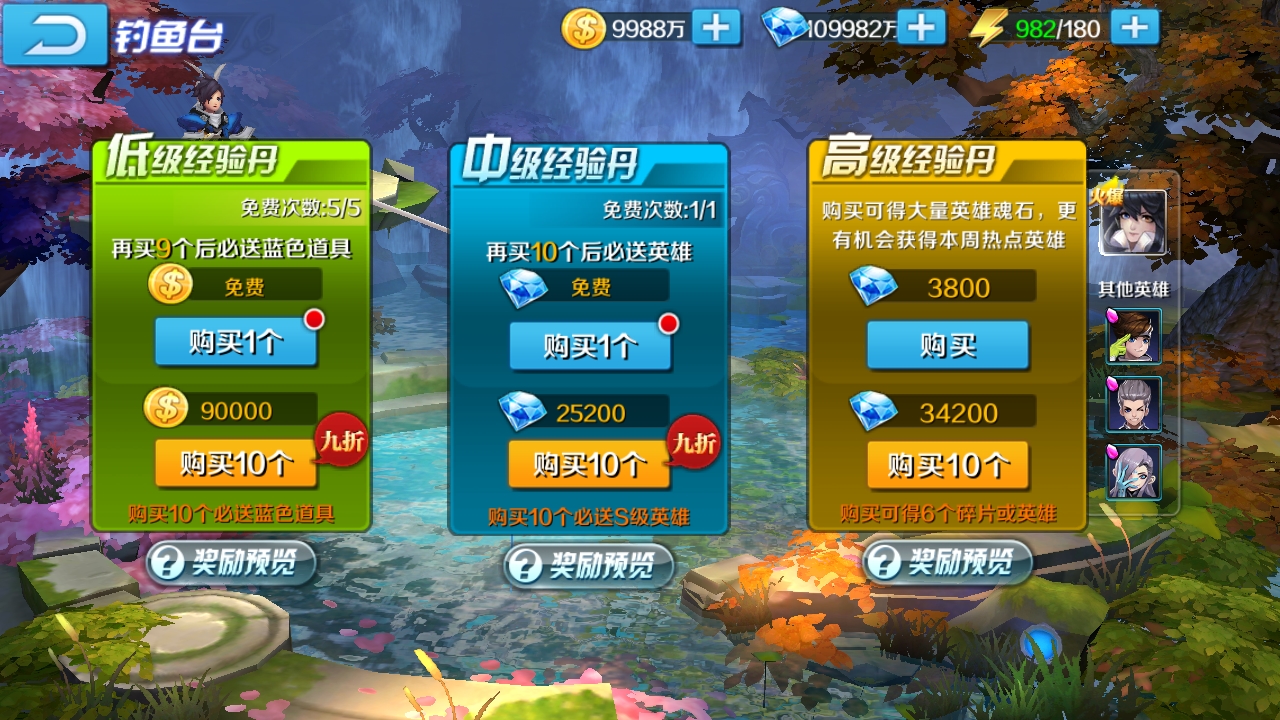Open 奖励预览 under the 高级经验丹 panel
Image resolution: width=1280 pixels, height=720 pixels.
pos(947,563)
